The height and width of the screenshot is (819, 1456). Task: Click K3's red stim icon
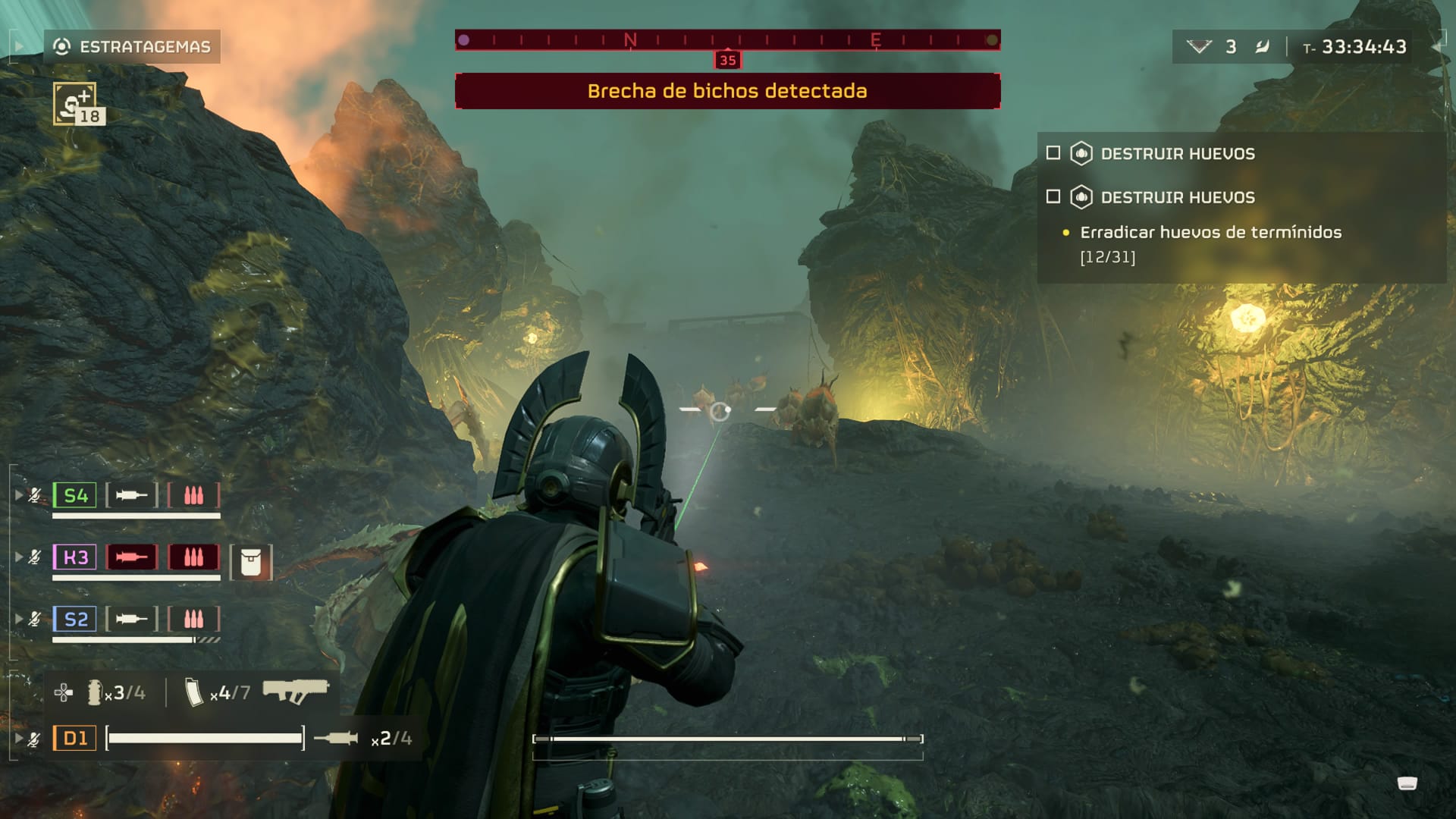(132, 557)
